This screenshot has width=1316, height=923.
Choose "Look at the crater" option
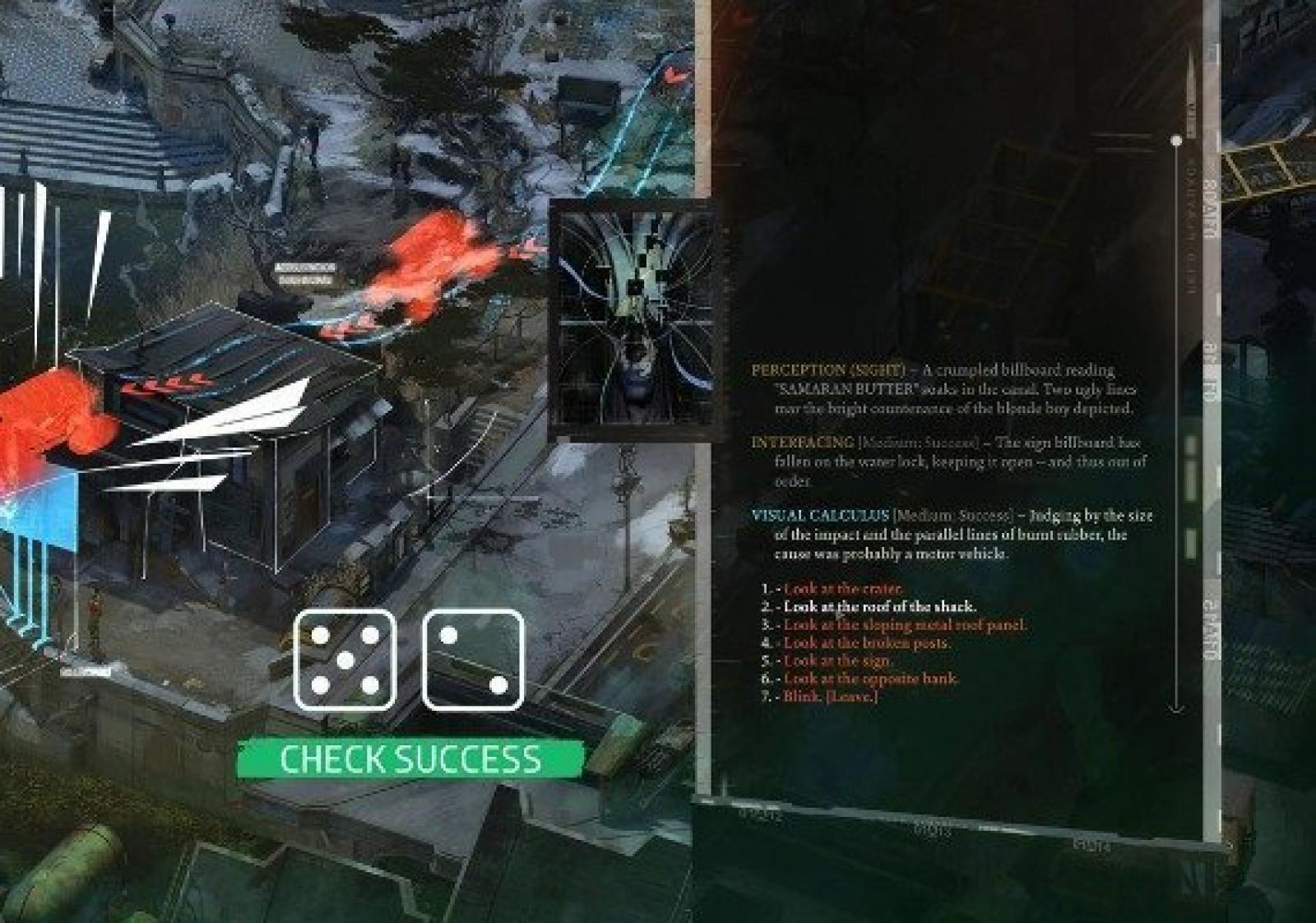[842, 589]
